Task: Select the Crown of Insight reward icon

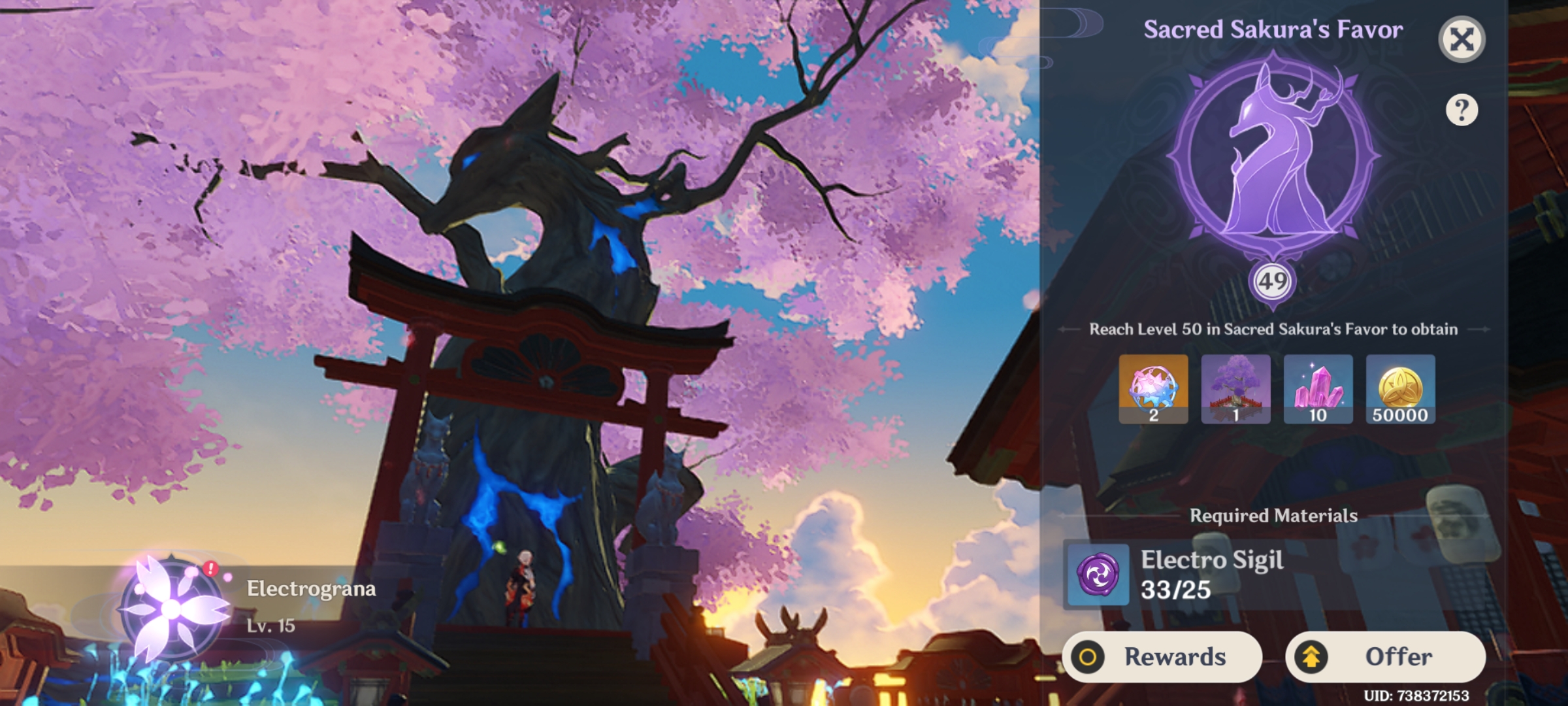Action: pyautogui.click(x=1153, y=391)
